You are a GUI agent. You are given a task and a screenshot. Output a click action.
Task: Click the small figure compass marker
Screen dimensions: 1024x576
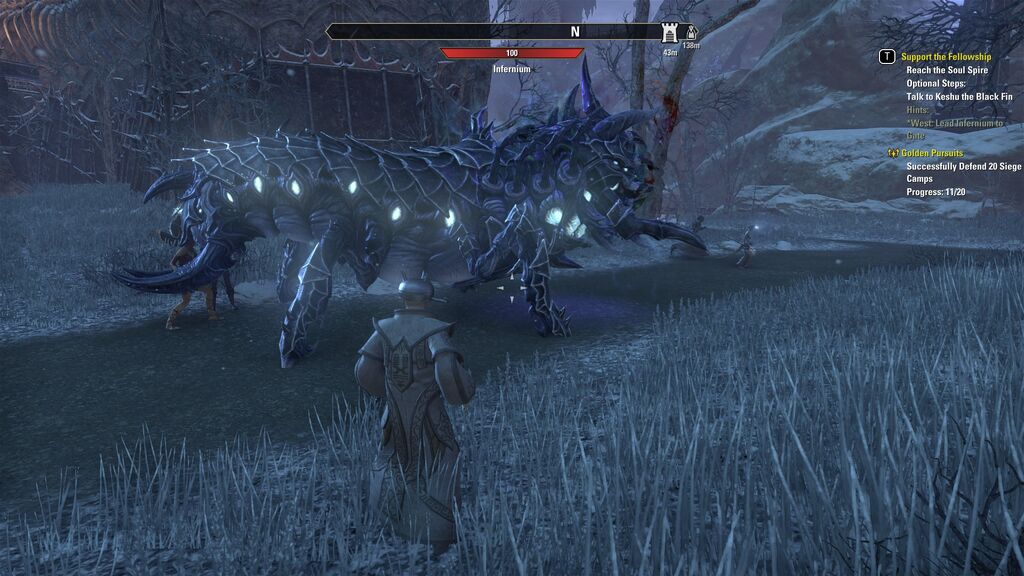tap(689, 34)
